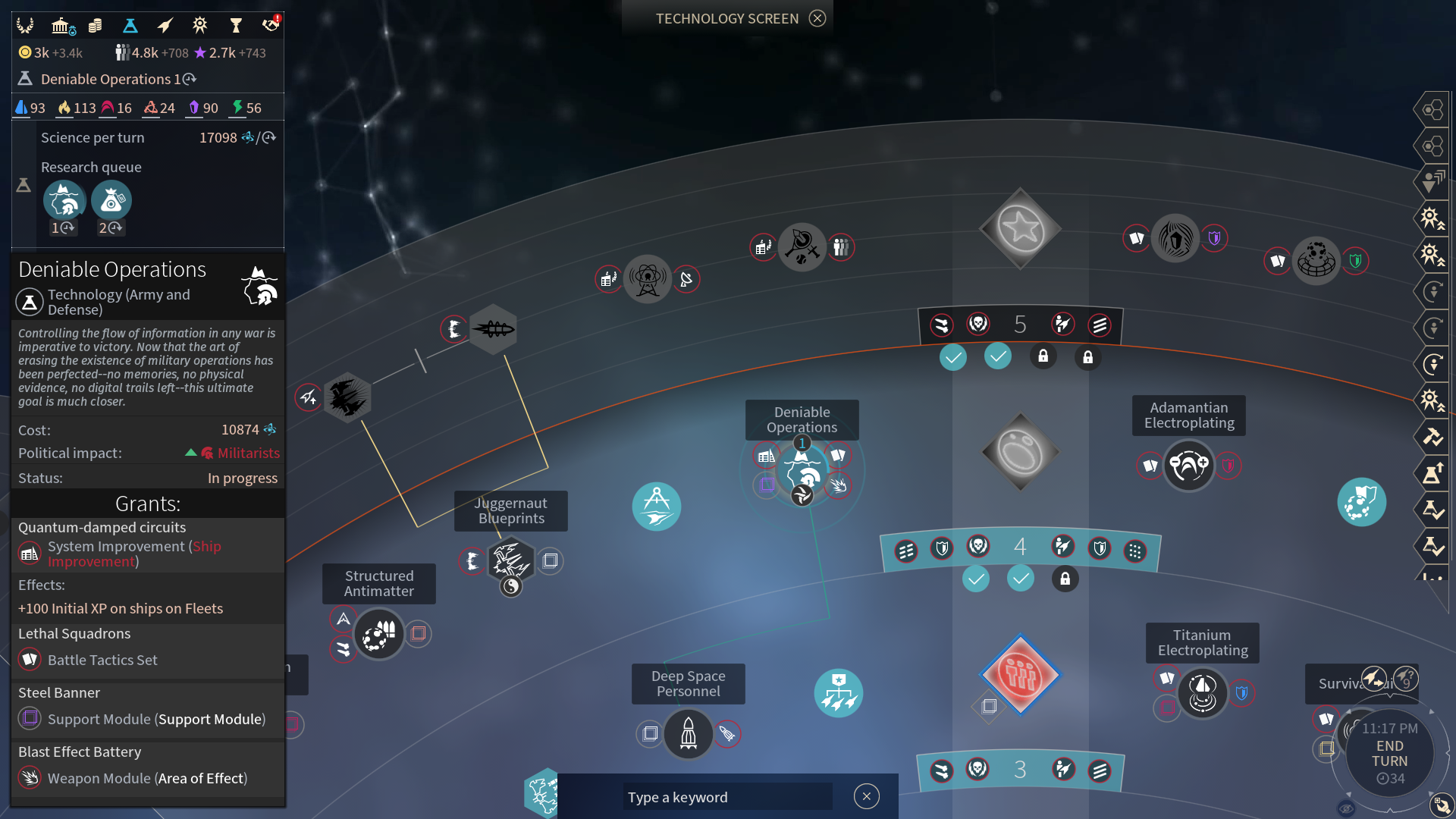
Task: Choose the Adamantian Electroplating technology
Action: pos(1188,465)
